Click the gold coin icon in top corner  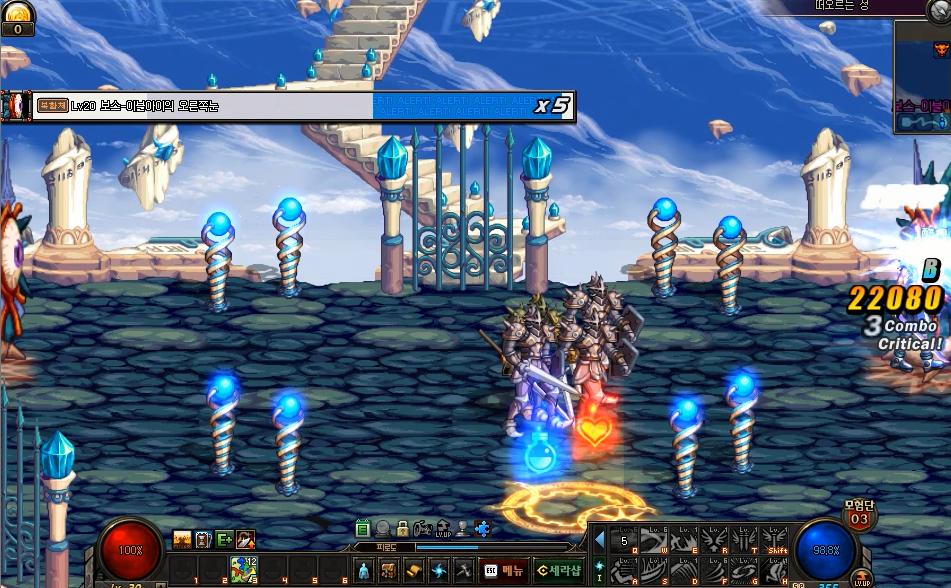click(17, 11)
